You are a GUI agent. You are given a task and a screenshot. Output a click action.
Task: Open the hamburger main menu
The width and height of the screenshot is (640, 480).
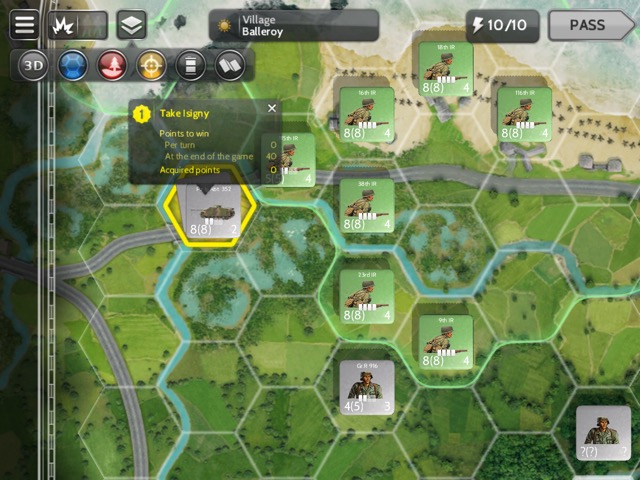coord(24,25)
